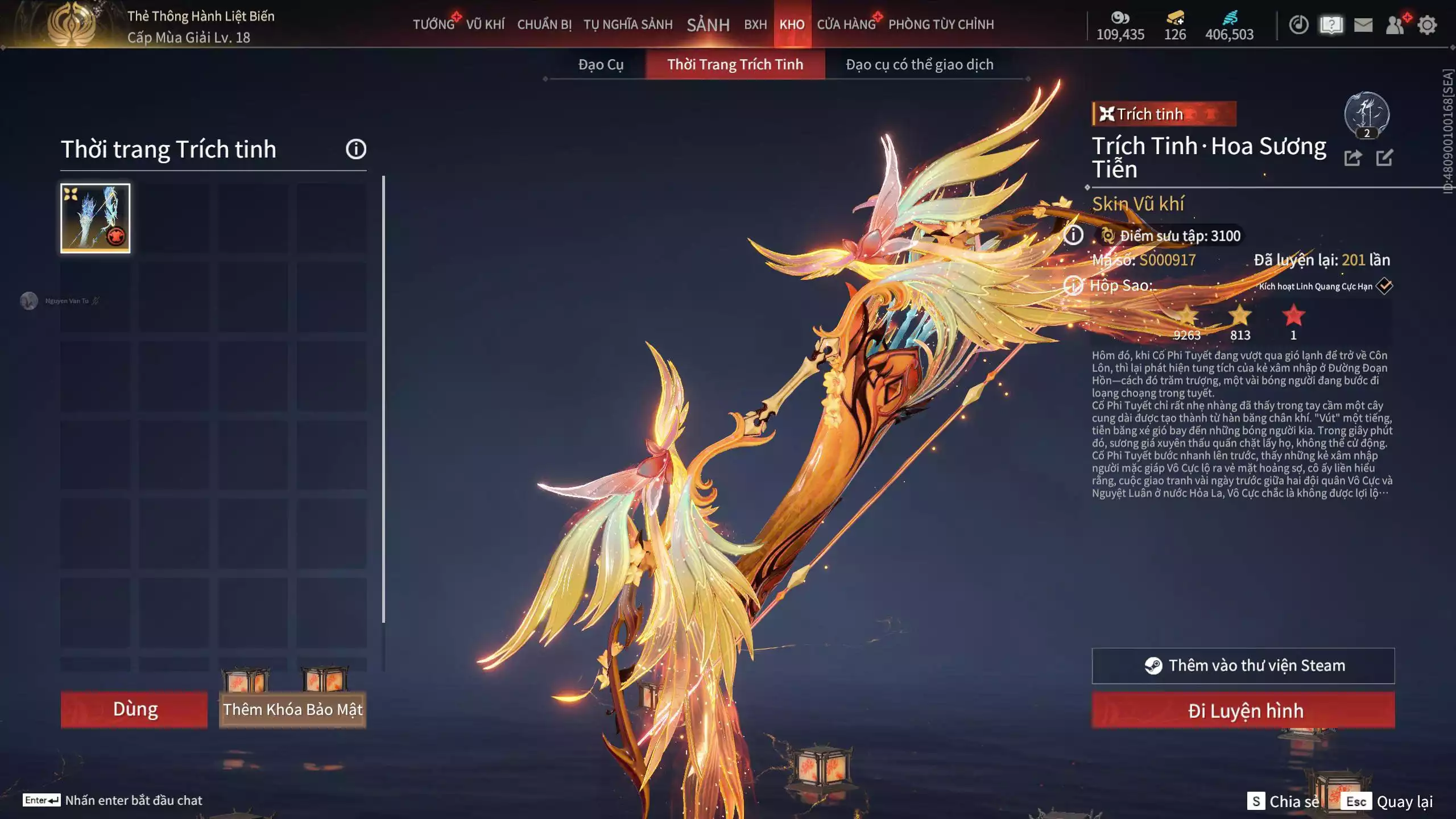The image size is (1456, 819).
Task: Open Phòng Tùy Chỉnh custom room
Action: click(x=941, y=24)
